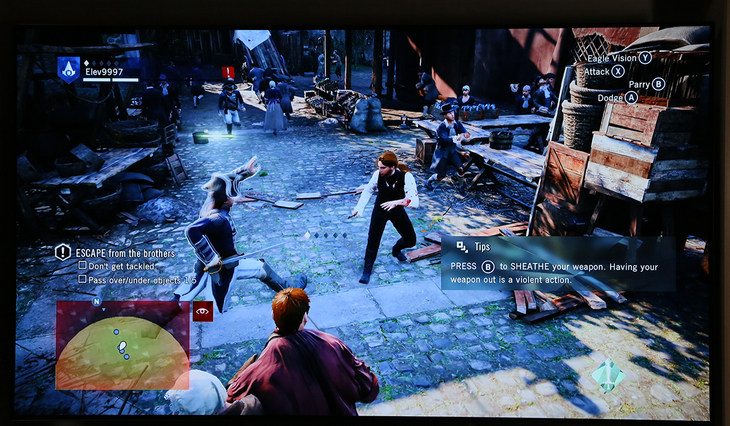Click the teal diamond emblem icon
The height and width of the screenshot is (426, 730).
click(607, 374)
